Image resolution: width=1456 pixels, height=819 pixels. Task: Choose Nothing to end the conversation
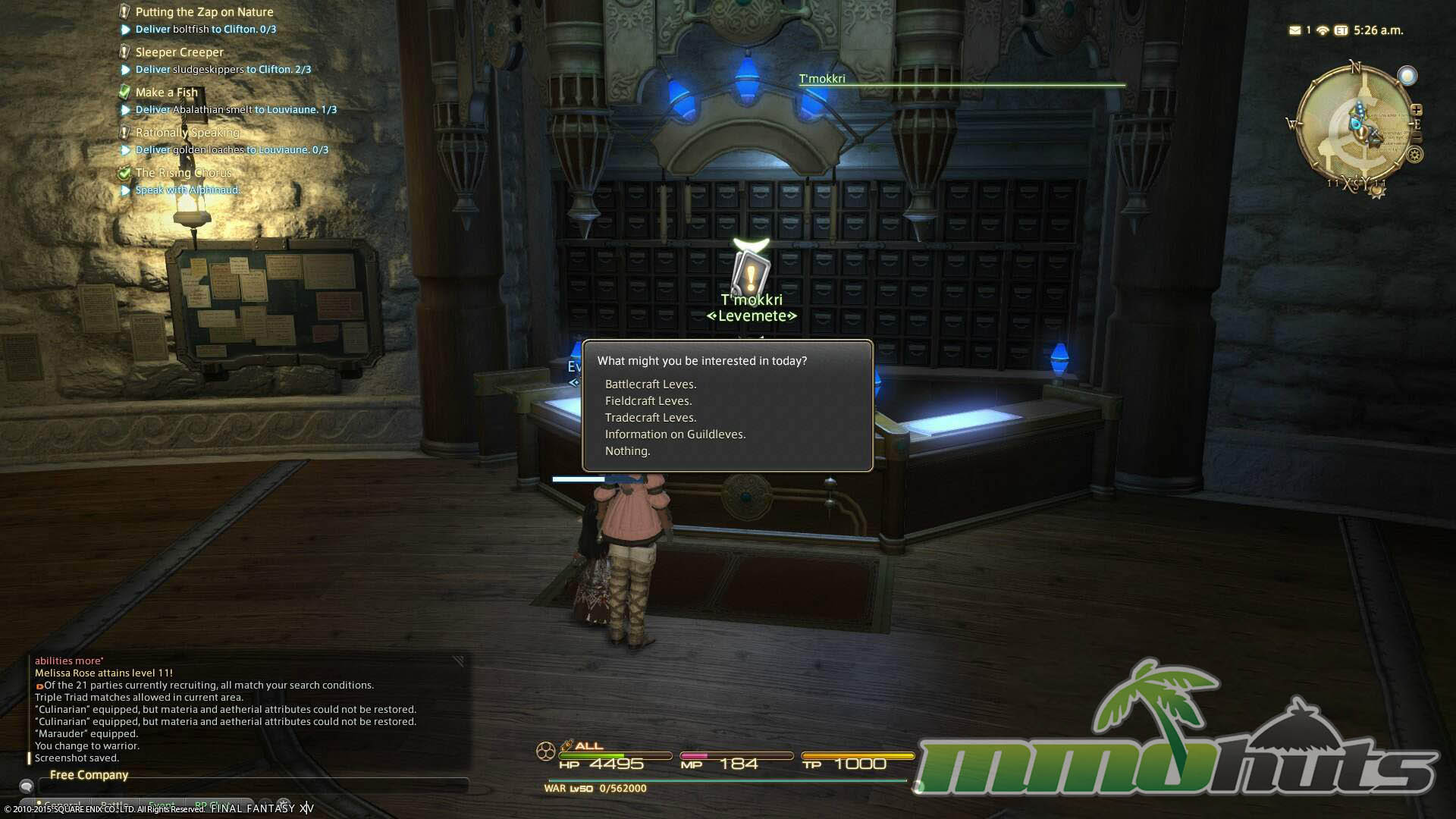point(627,451)
